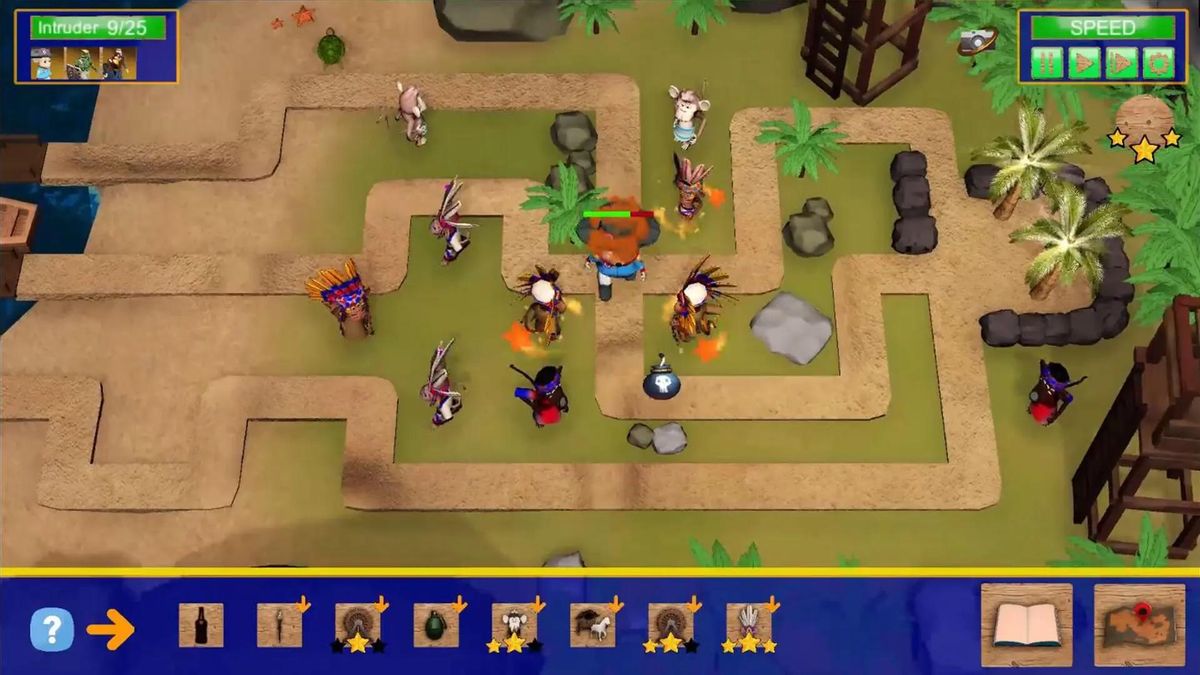1200x675 pixels.
Task: Open the blue question mark help button
Action: pos(52,629)
